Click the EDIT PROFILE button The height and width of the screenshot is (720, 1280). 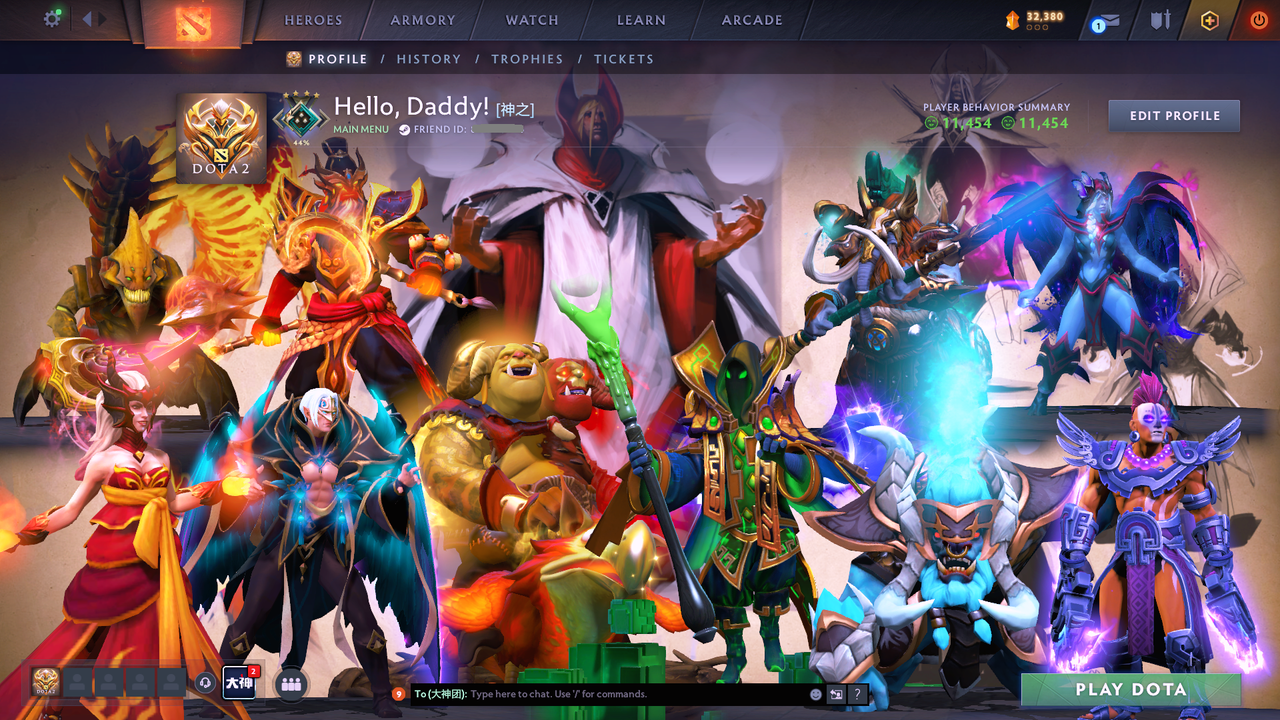coord(1173,115)
